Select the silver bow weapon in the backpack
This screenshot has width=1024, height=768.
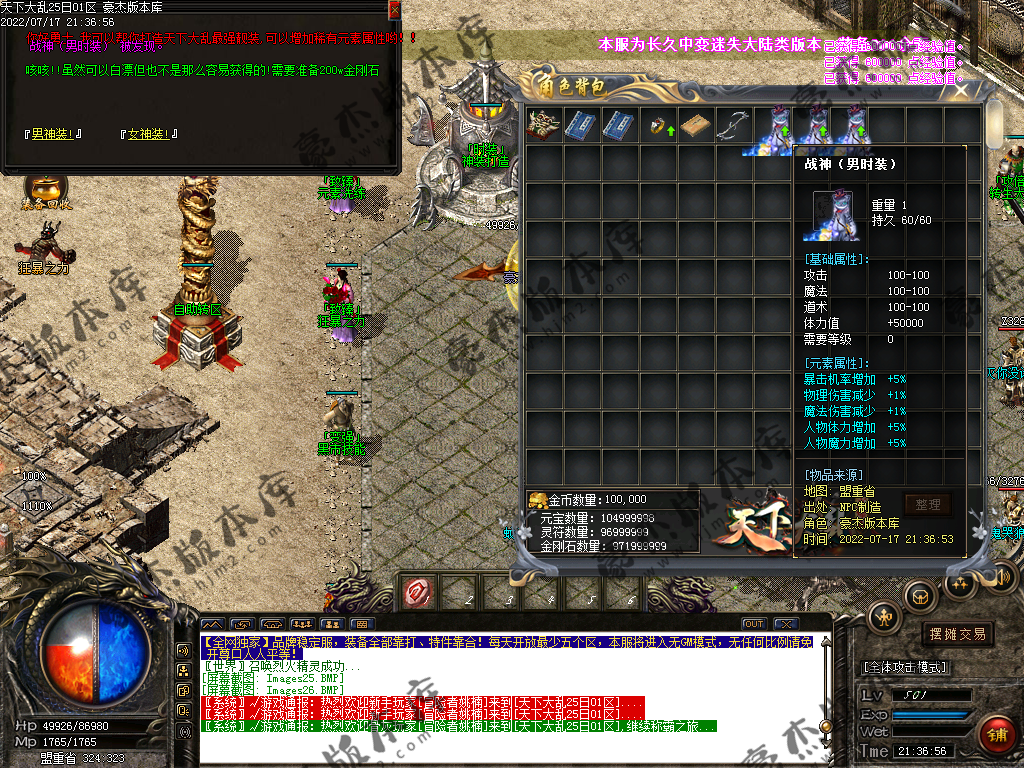[736, 125]
